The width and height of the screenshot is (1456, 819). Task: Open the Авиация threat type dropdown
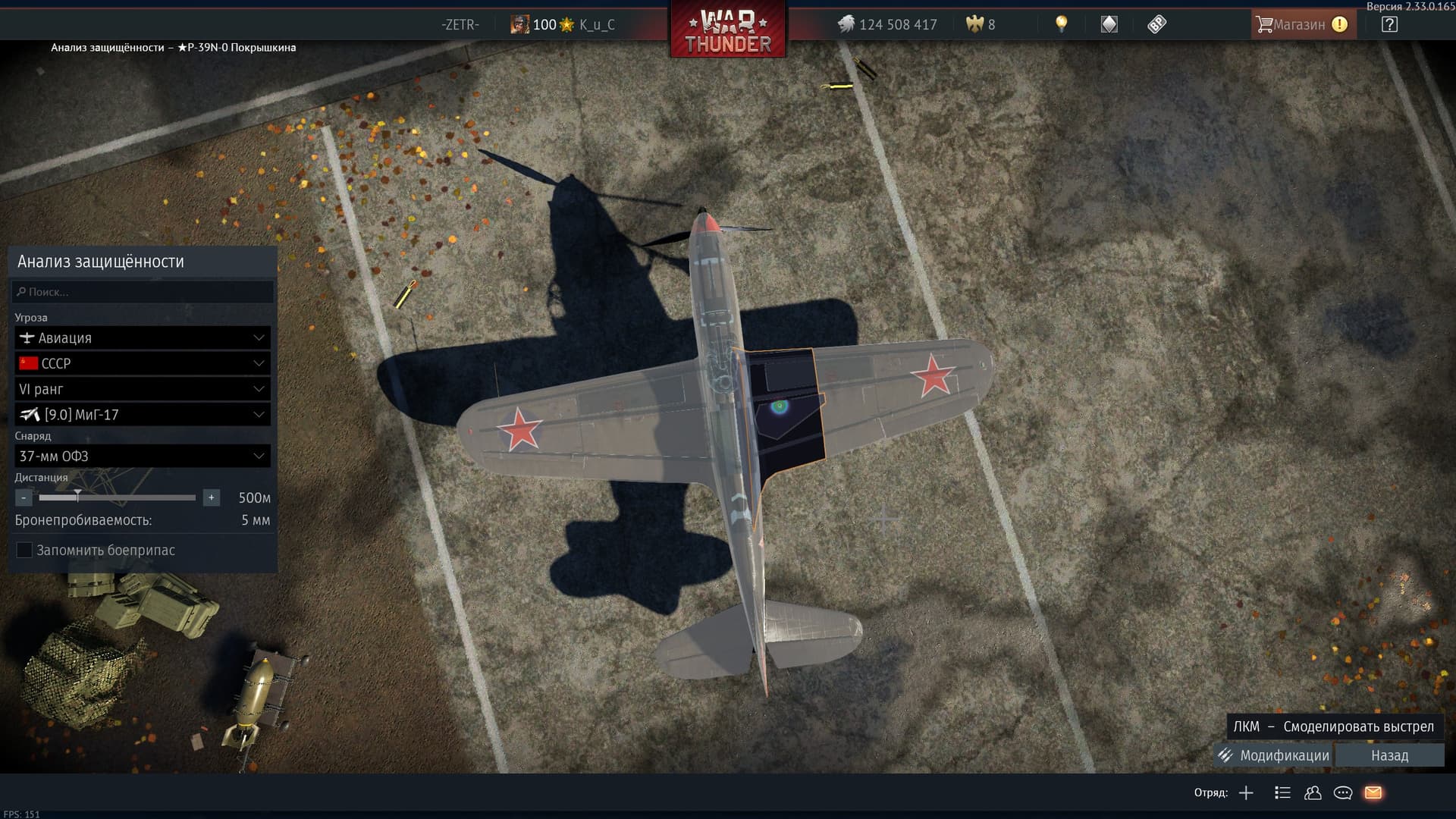(143, 338)
